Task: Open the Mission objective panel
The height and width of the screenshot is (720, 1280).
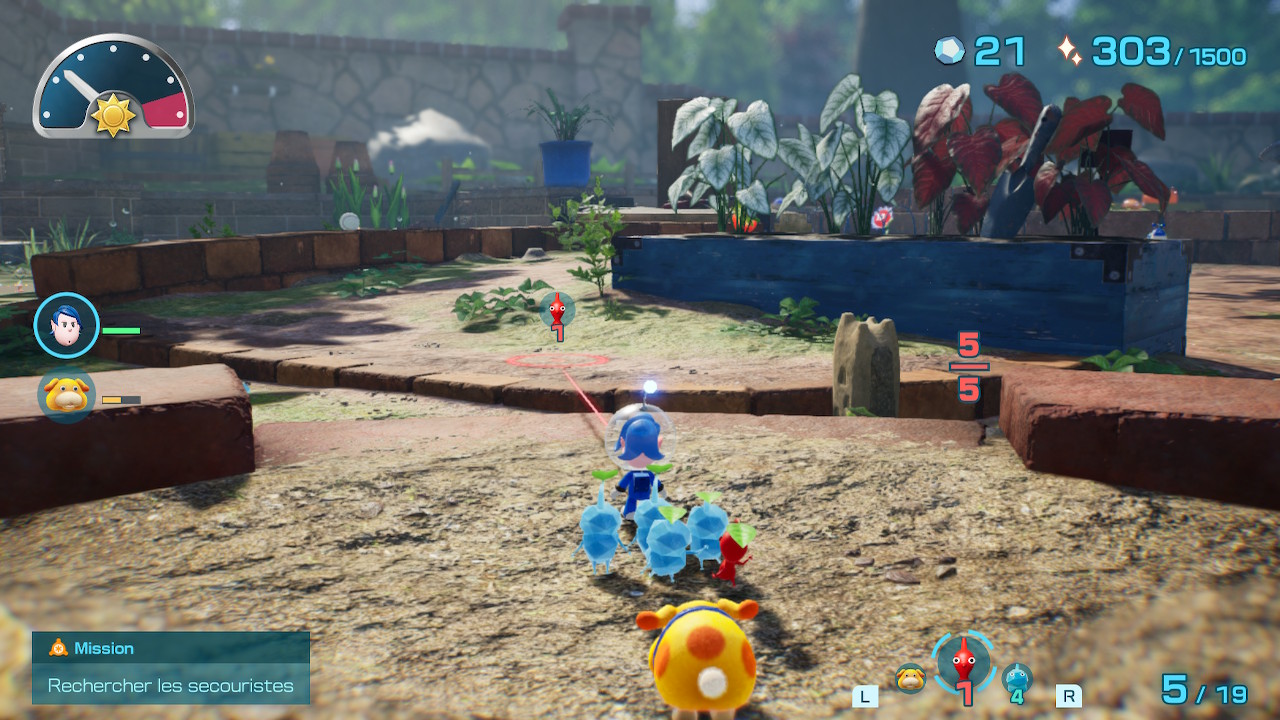Action: [170, 667]
